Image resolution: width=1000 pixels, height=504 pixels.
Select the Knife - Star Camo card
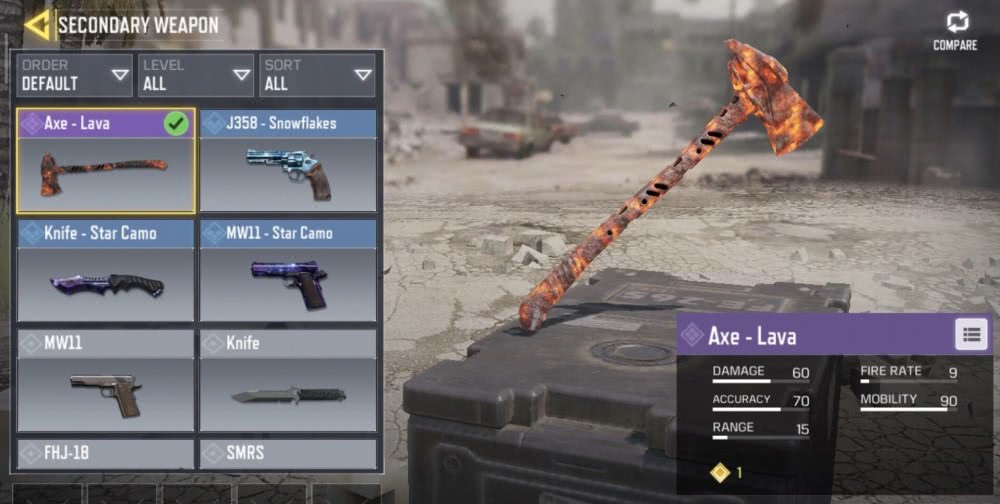[x=106, y=271]
